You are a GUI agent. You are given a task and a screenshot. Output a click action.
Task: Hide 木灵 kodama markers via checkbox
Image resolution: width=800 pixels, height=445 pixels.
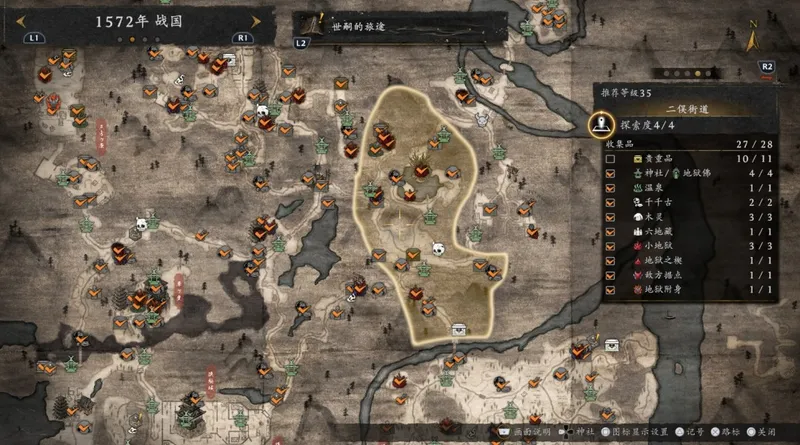click(x=610, y=217)
